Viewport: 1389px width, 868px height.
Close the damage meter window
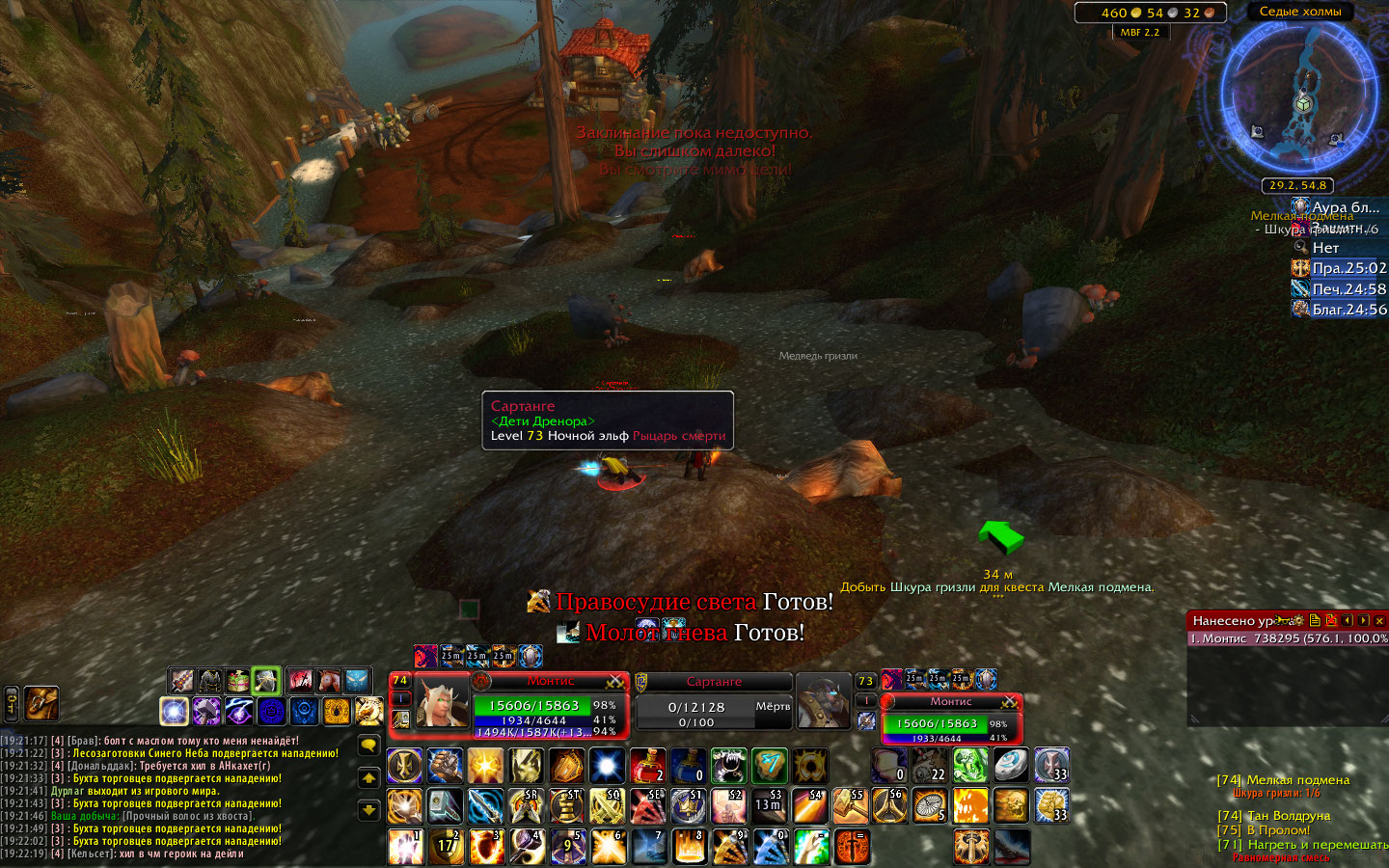coord(1379,620)
